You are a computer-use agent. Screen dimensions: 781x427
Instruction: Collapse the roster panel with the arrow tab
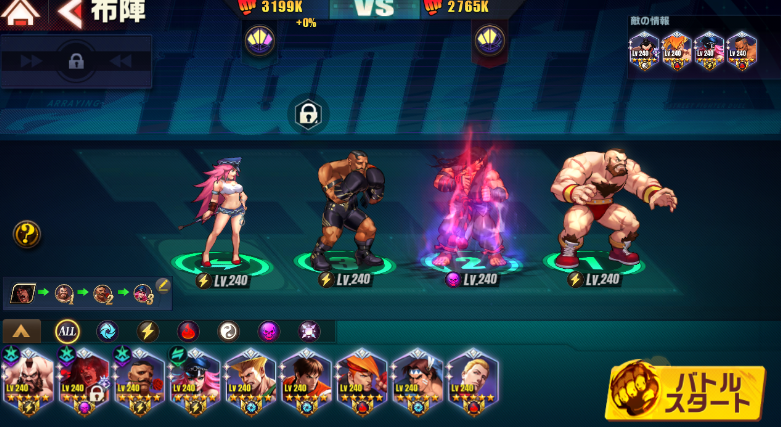pos(22,331)
